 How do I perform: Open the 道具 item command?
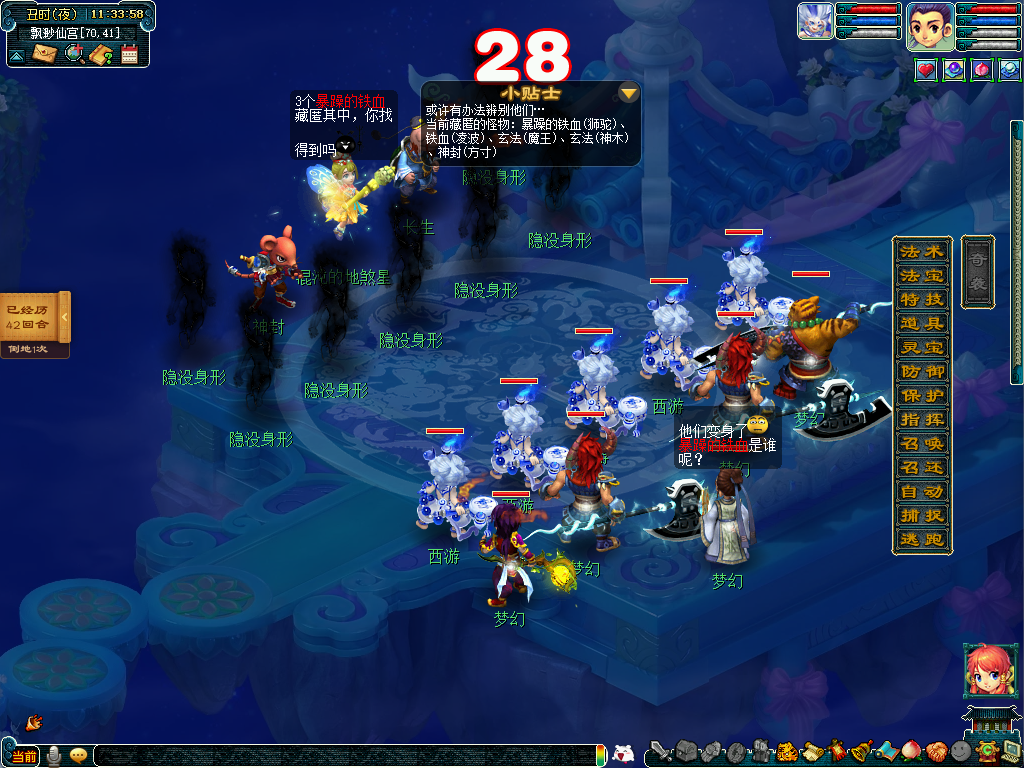pyautogui.click(x=921, y=323)
